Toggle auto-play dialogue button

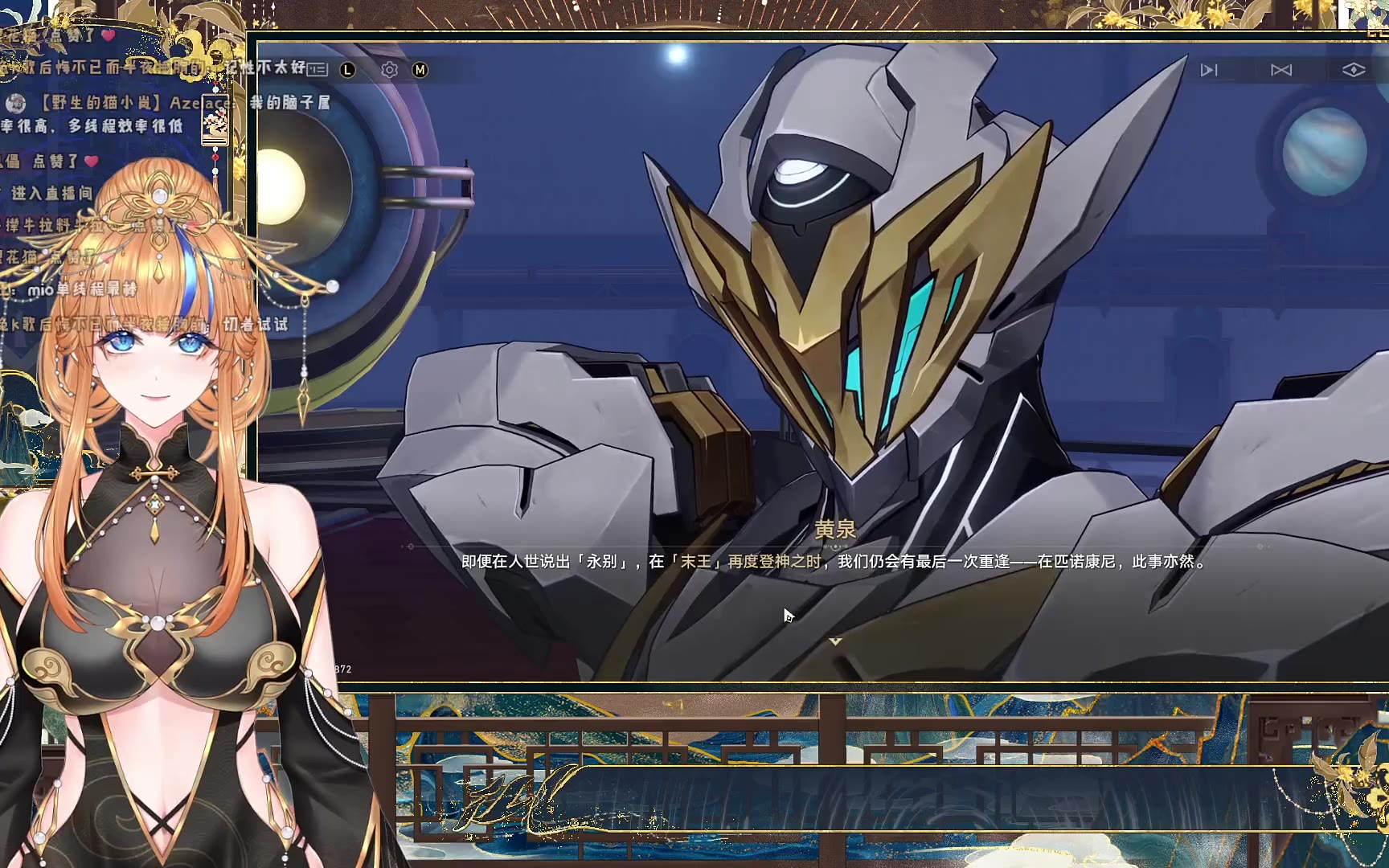click(1209, 71)
